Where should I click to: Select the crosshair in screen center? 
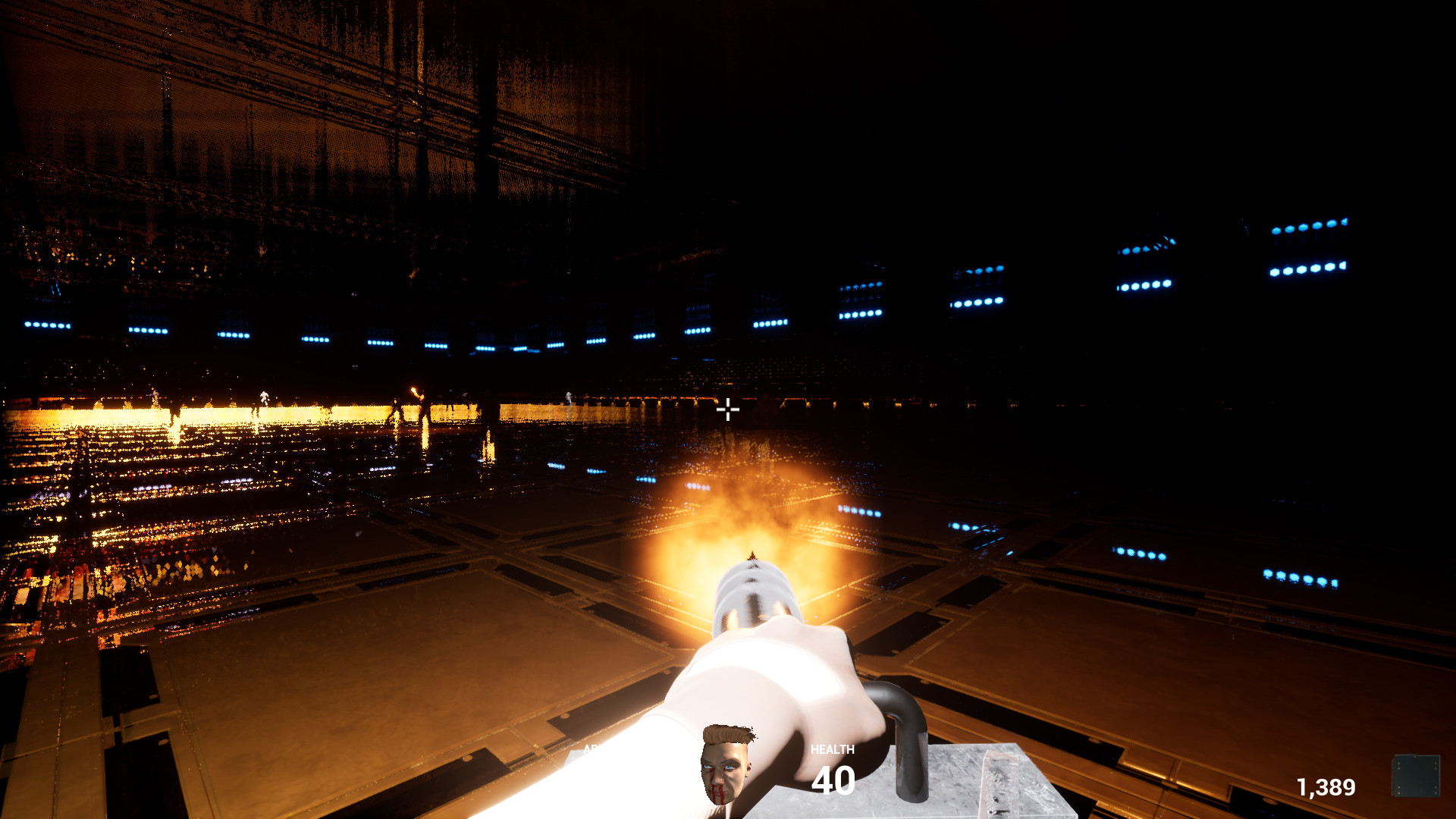click(x=729, y=409)
